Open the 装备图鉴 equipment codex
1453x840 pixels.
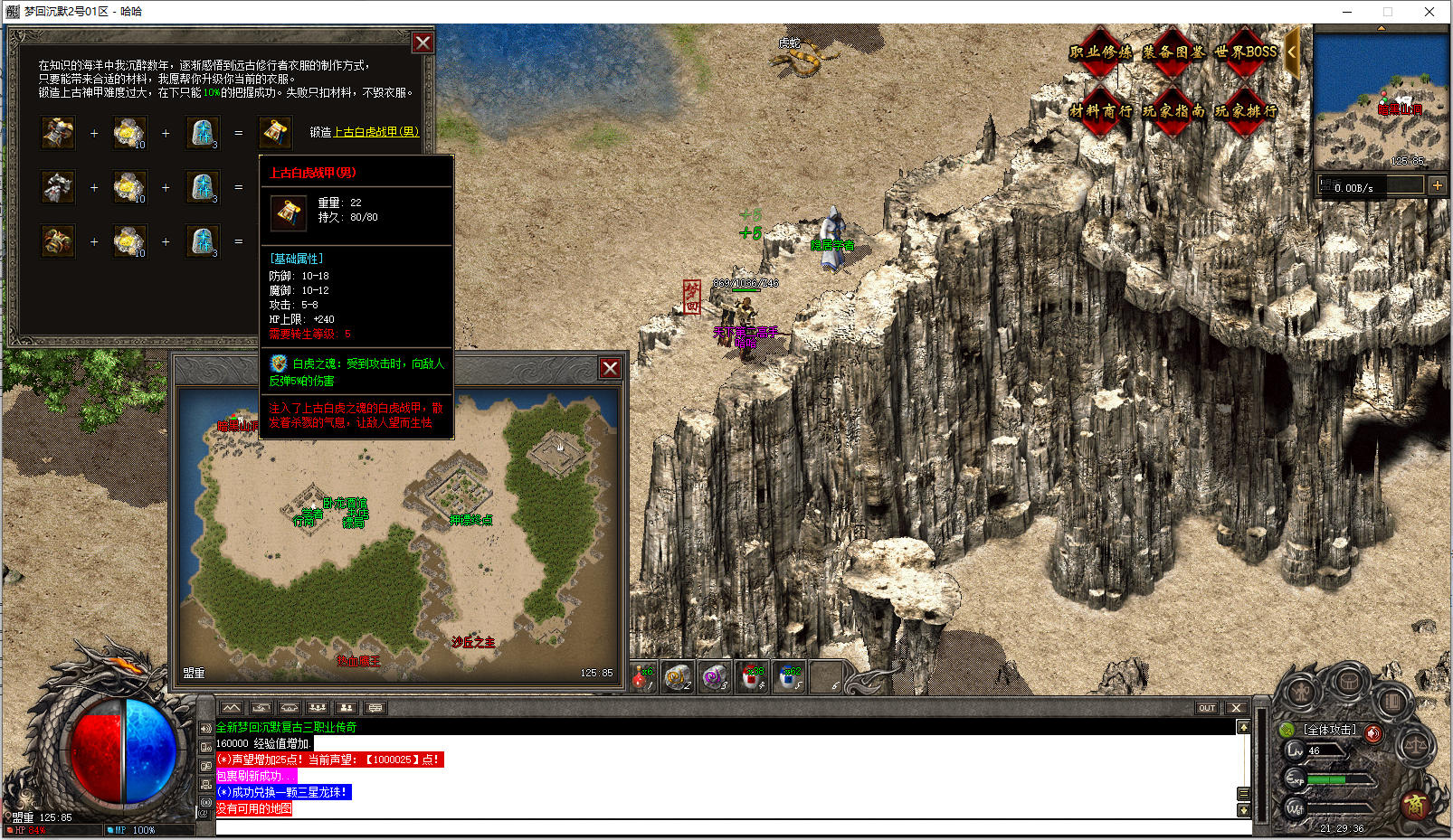click(1173, 52)
